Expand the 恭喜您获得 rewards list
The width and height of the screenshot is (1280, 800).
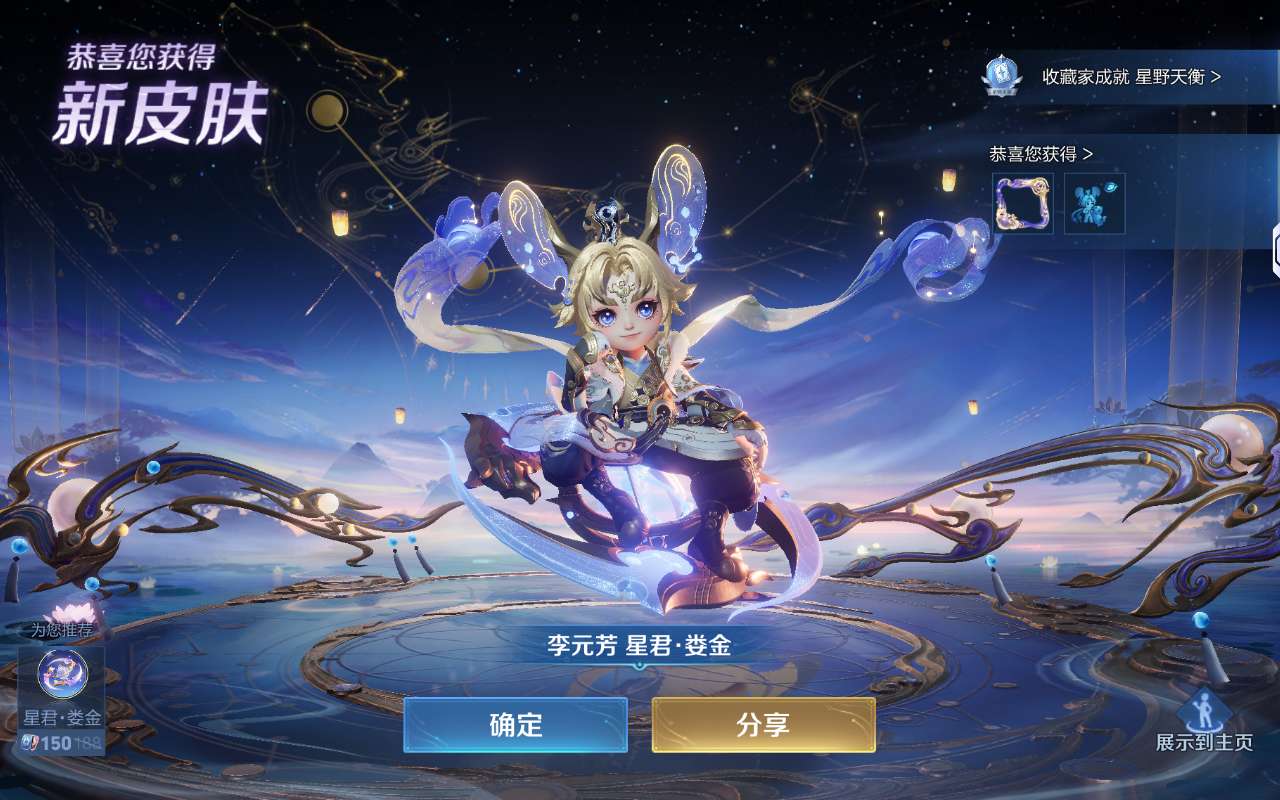pyautogui.click(x=1041, y=154)
